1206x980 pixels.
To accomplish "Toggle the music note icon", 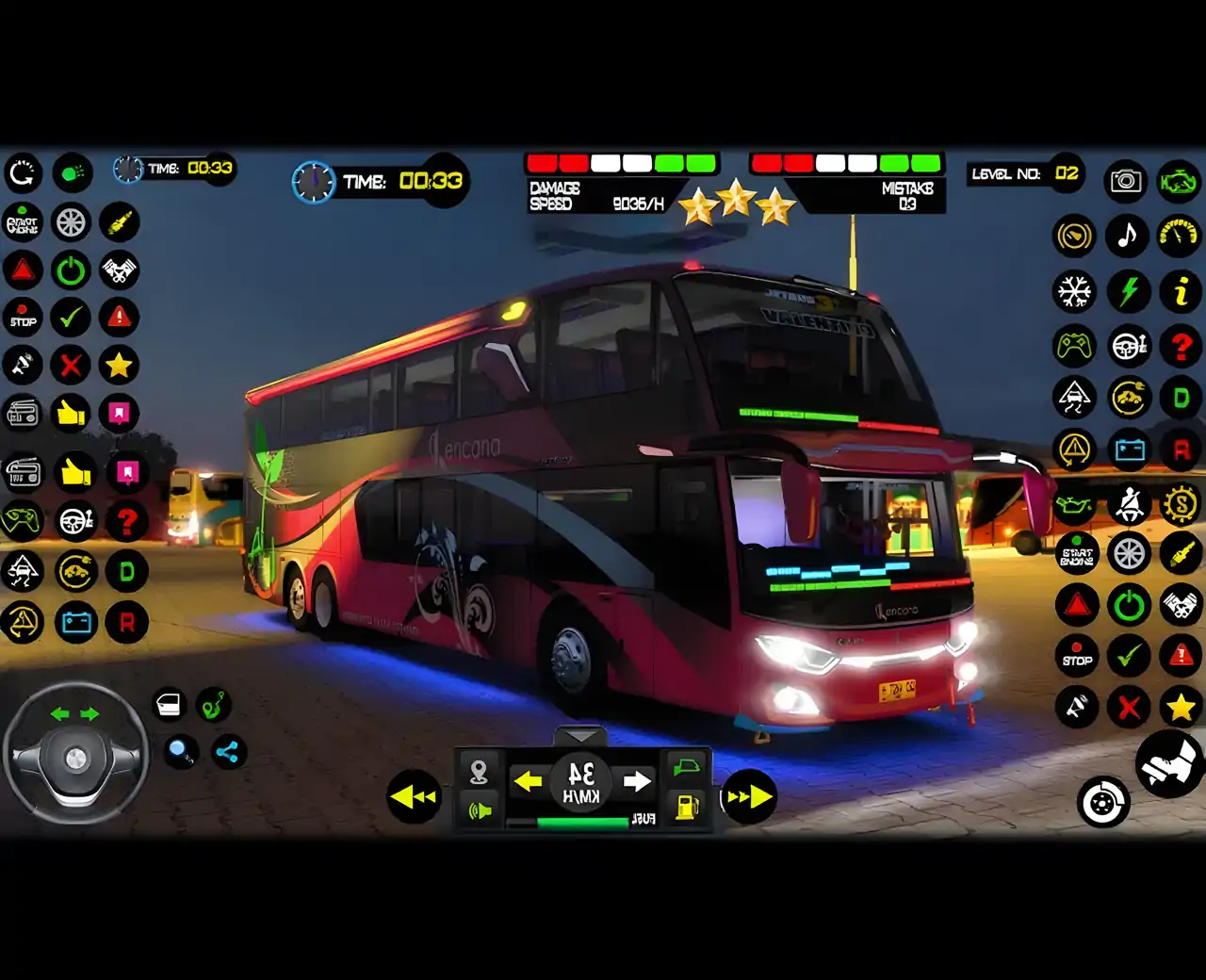I will (x=1127, y=235).
